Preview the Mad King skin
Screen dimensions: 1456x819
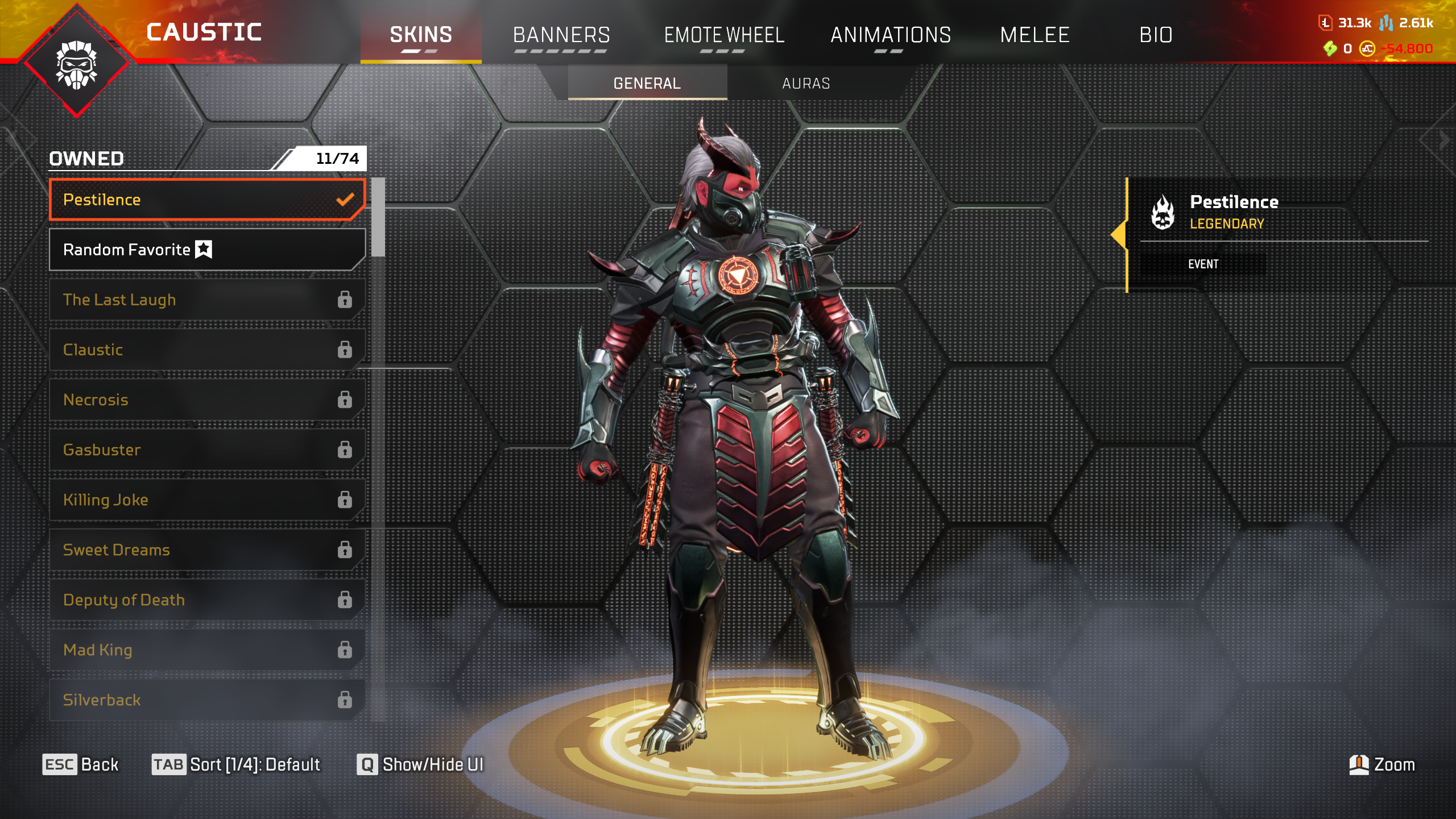[207, 650]
